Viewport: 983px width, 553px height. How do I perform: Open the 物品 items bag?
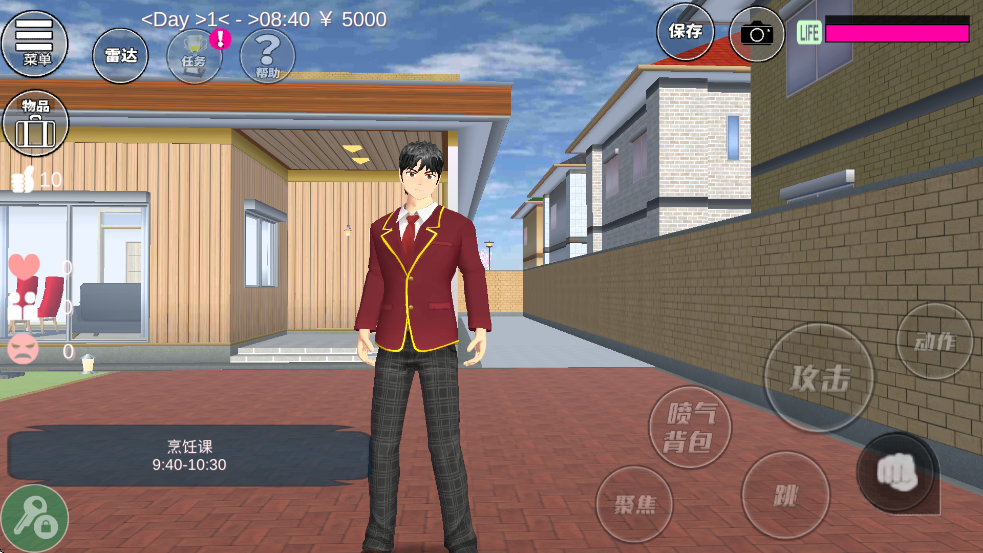tap(35, 122)
